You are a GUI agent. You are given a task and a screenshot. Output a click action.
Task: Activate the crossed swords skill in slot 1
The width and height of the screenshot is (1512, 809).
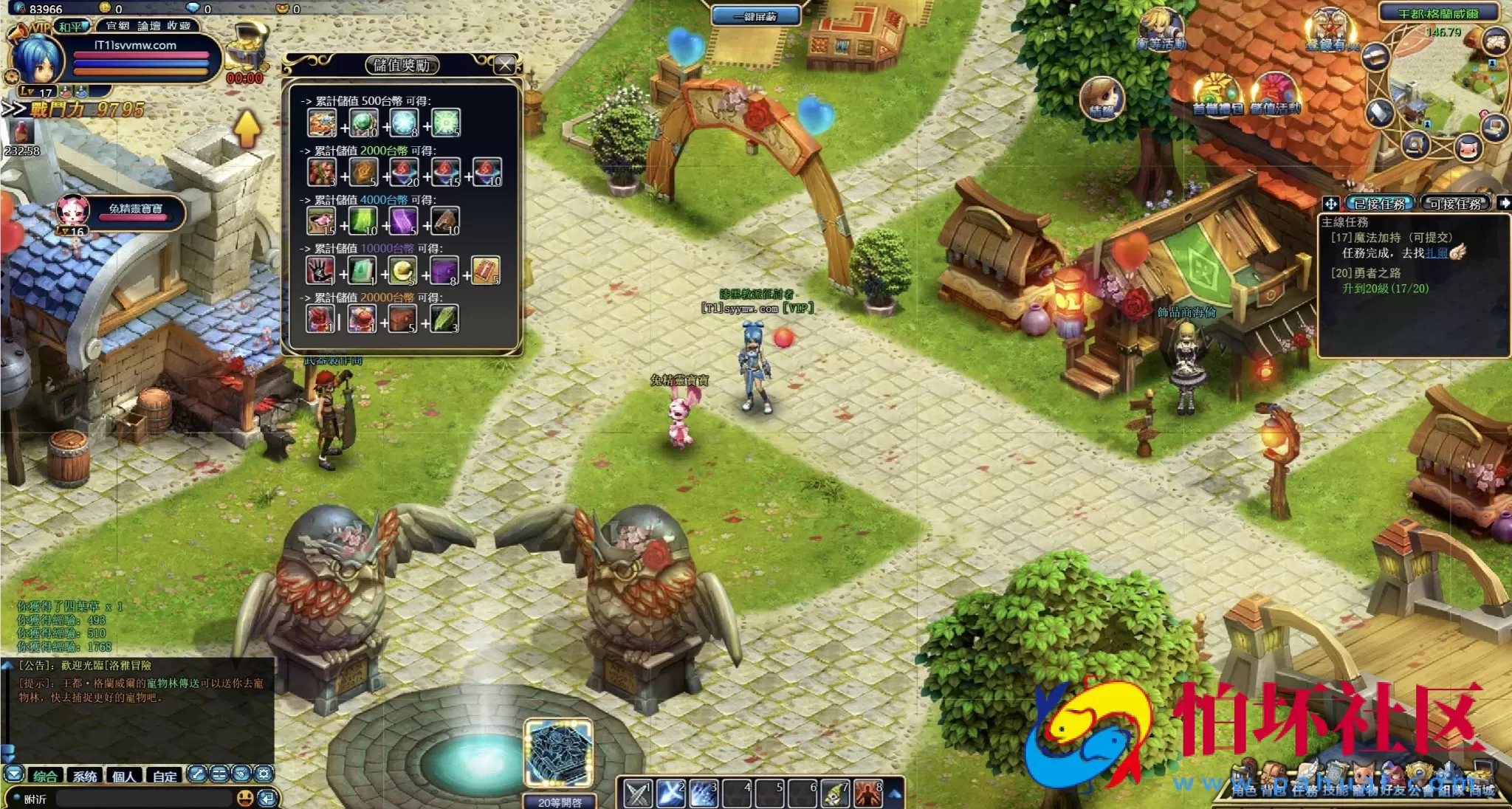coord(637,793)
